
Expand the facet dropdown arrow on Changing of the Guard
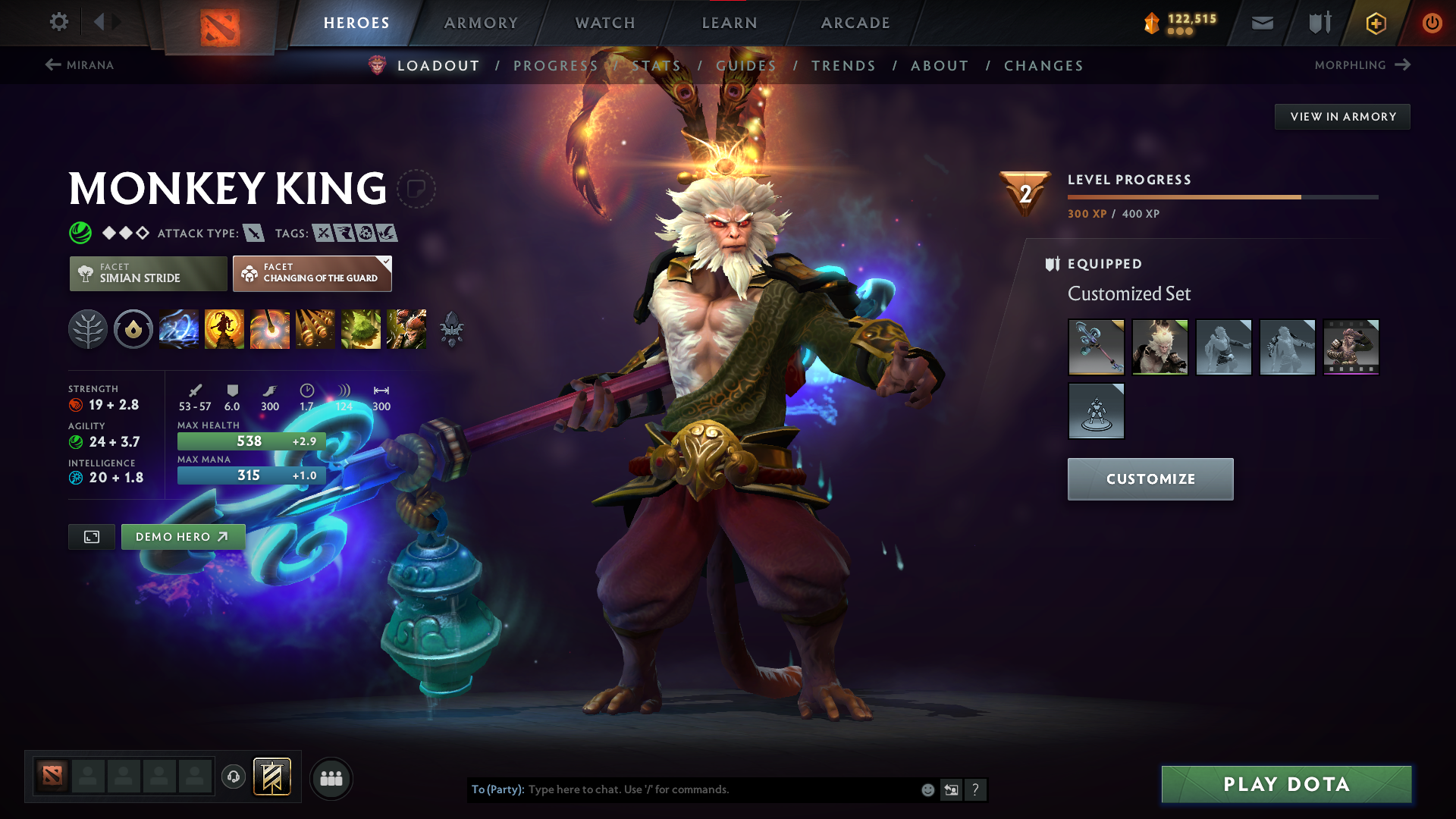coord(385,262)
